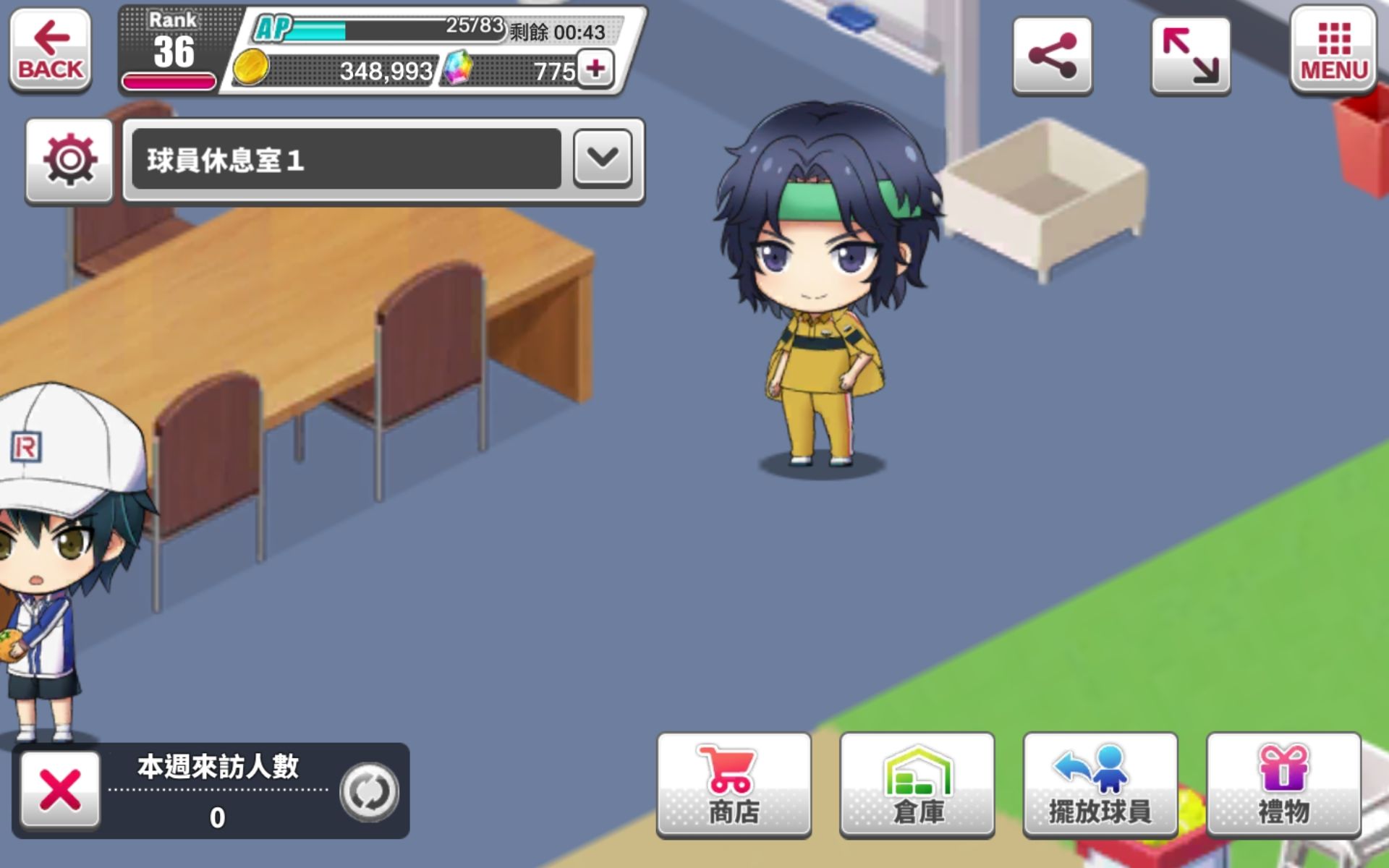Close the weekly visitors panel

point(60,789)
